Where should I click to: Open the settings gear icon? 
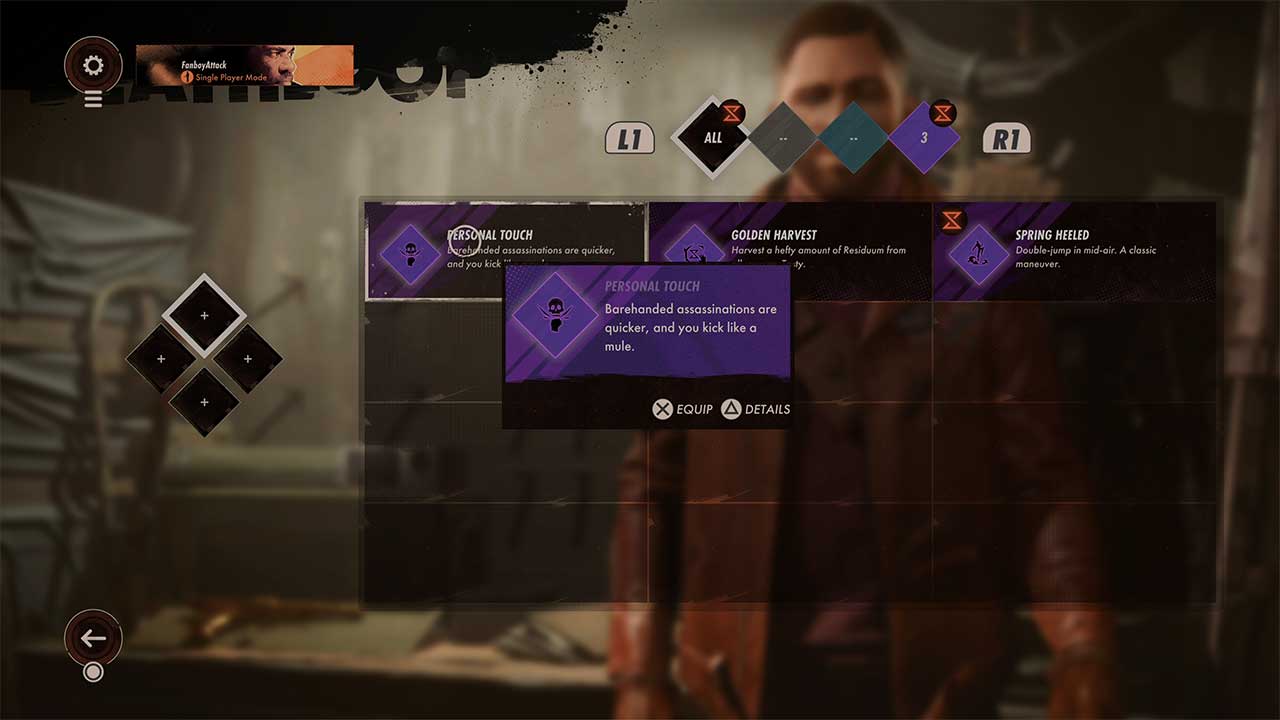[x=93, y=63]
